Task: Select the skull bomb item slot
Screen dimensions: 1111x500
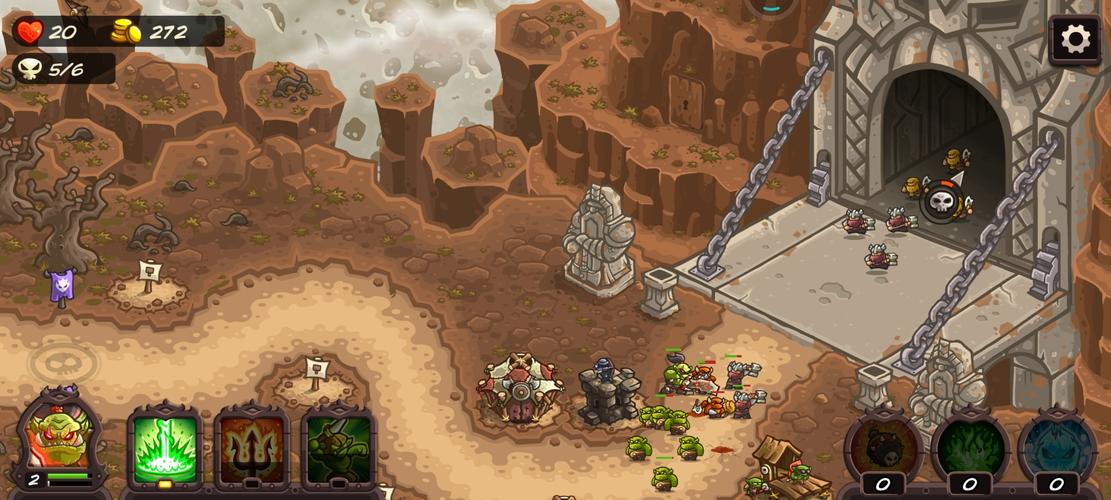Action: (x=883, y=448)
